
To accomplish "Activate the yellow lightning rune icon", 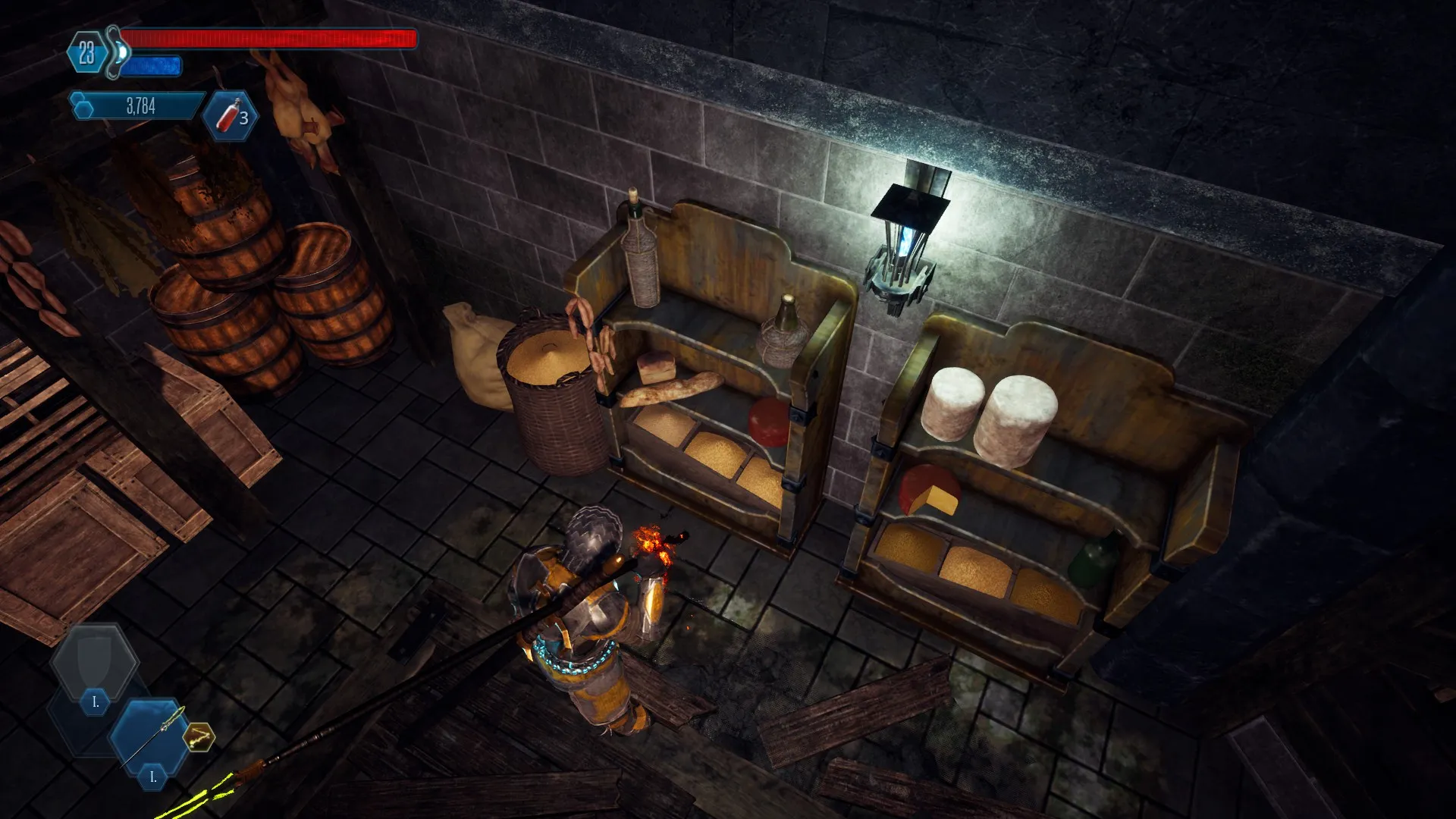I will point(199,736).
